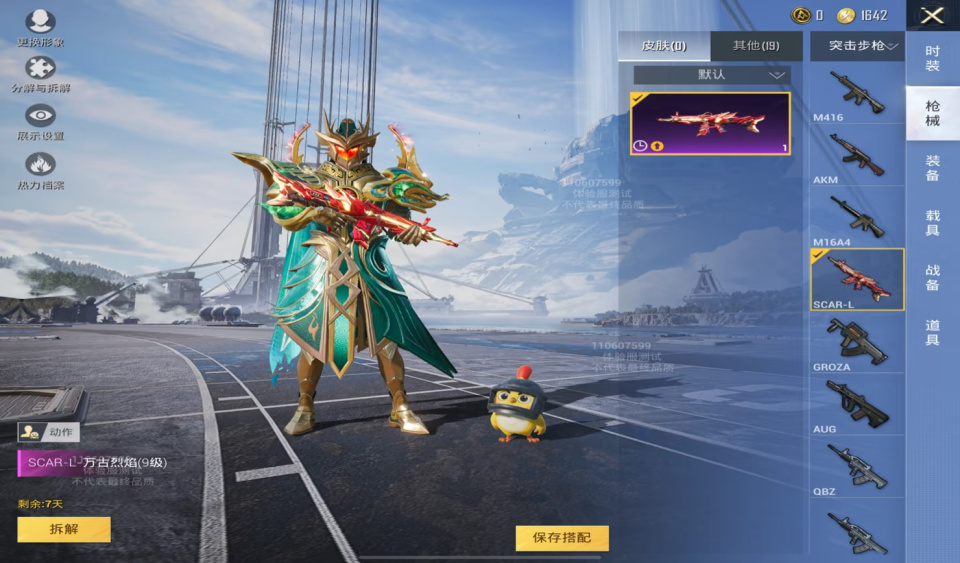This screenshot has width=960, height=563.
Task: Switch to the 皮肤 skins tab
Action: coord(664,46)
